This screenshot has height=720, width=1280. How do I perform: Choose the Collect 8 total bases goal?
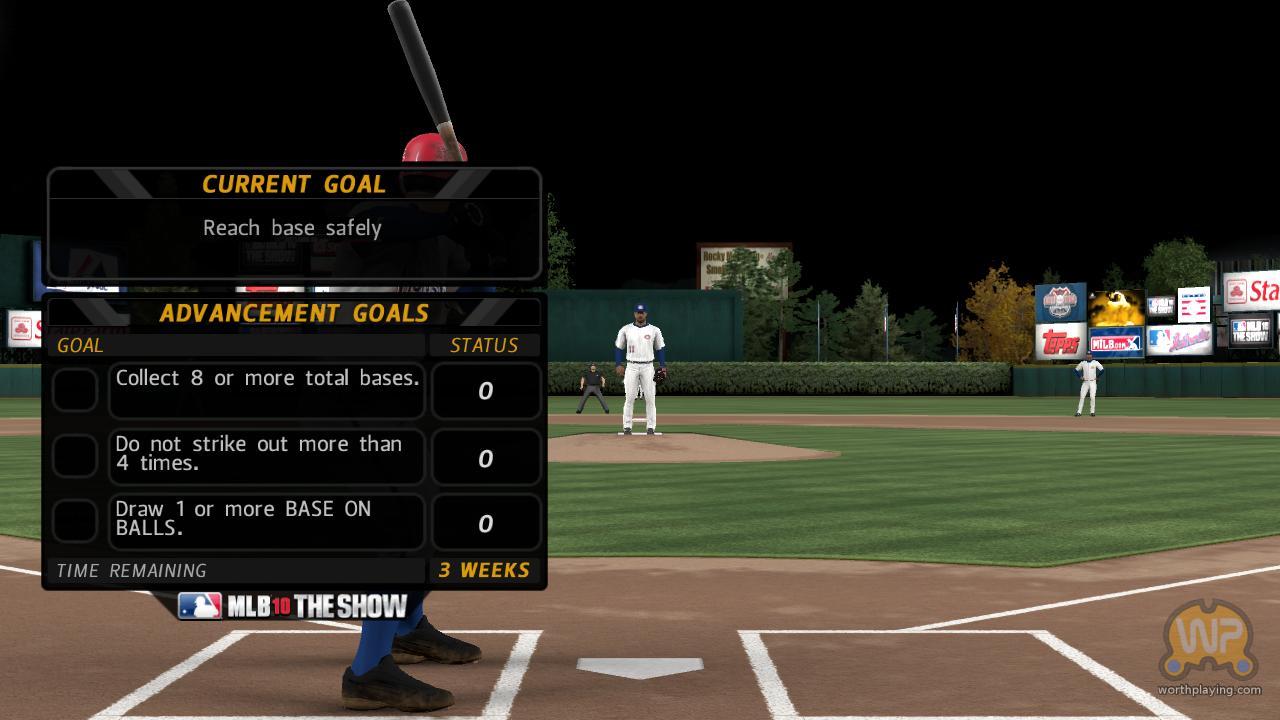click(x=266, y=389)
